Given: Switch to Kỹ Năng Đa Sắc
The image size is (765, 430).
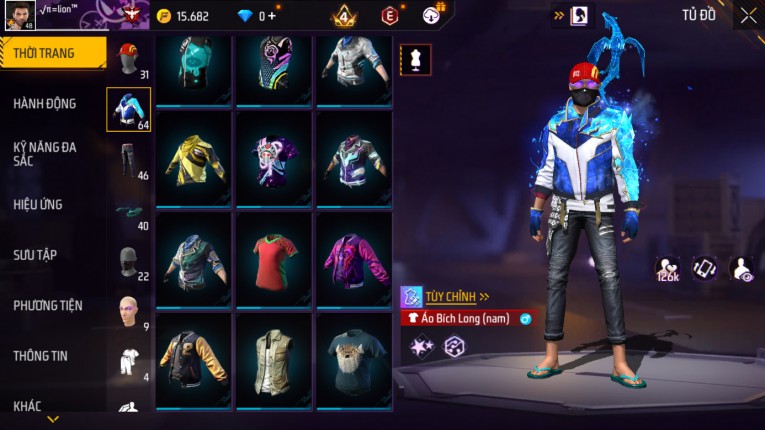Looking at the screenshot, I should (x=45, y=153).
